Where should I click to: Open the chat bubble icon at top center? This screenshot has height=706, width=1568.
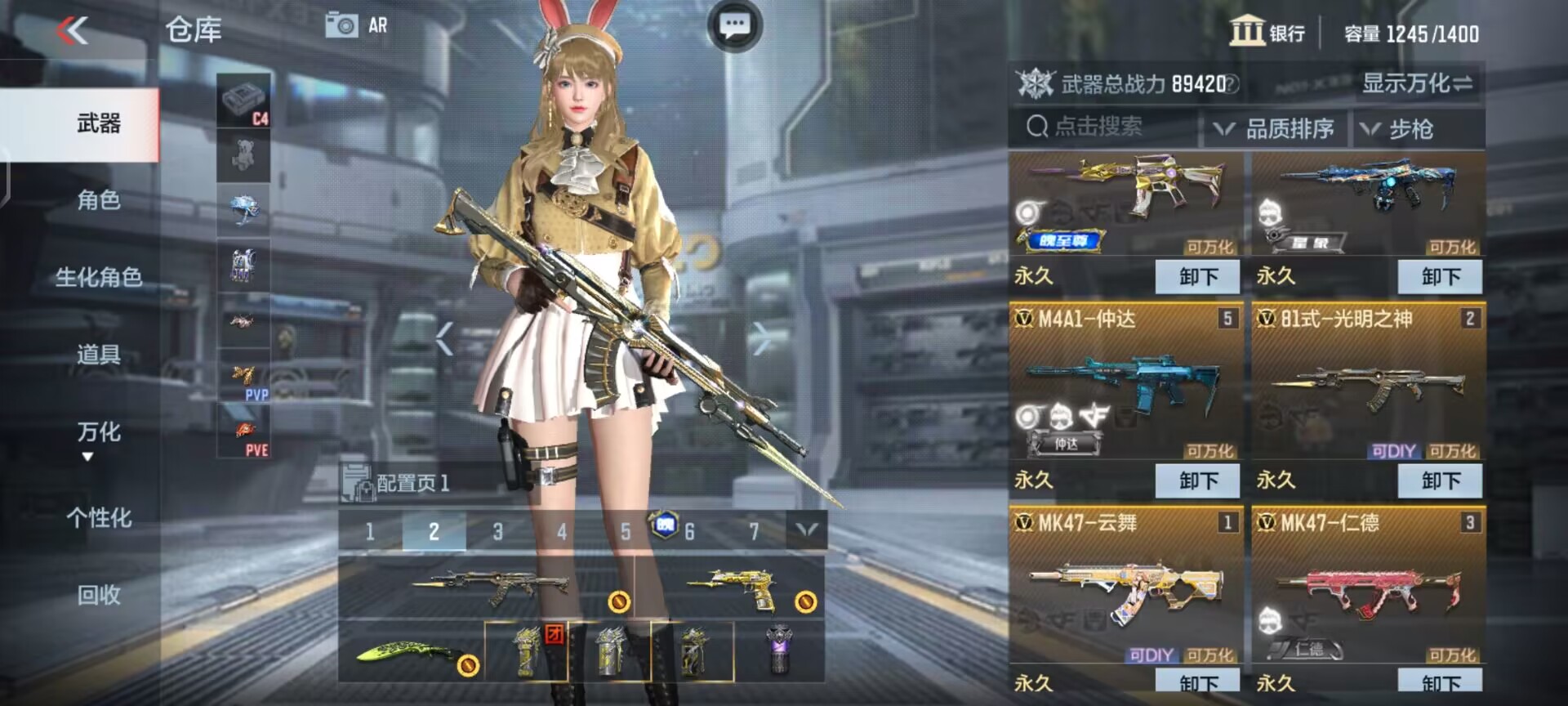[734, 25]
